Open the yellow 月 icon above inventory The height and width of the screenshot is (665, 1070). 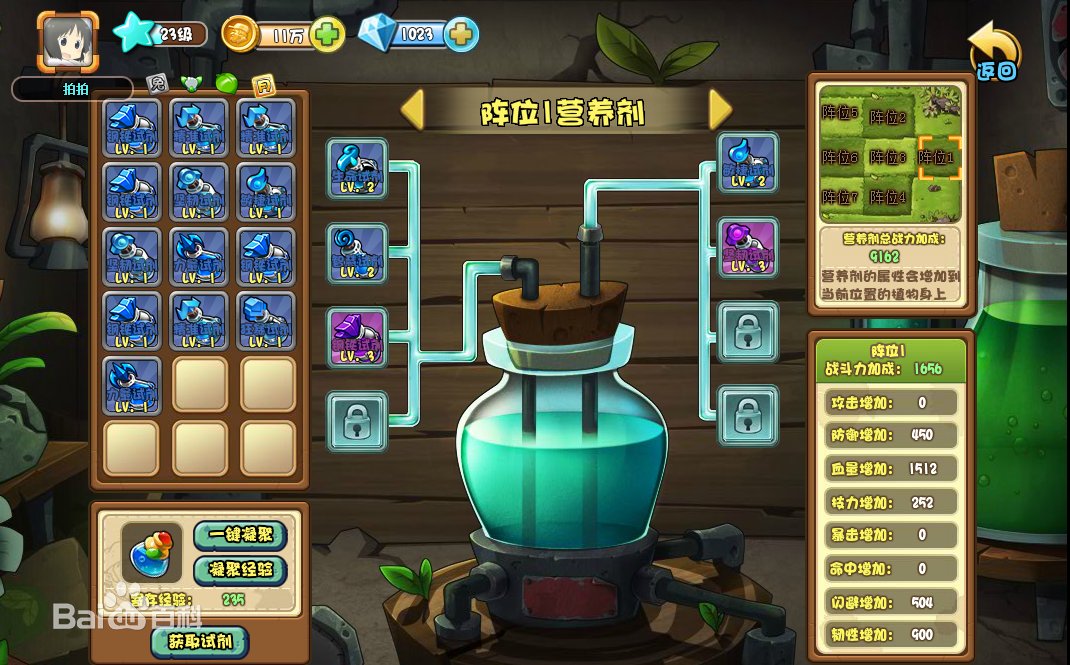tap(263, 84)
